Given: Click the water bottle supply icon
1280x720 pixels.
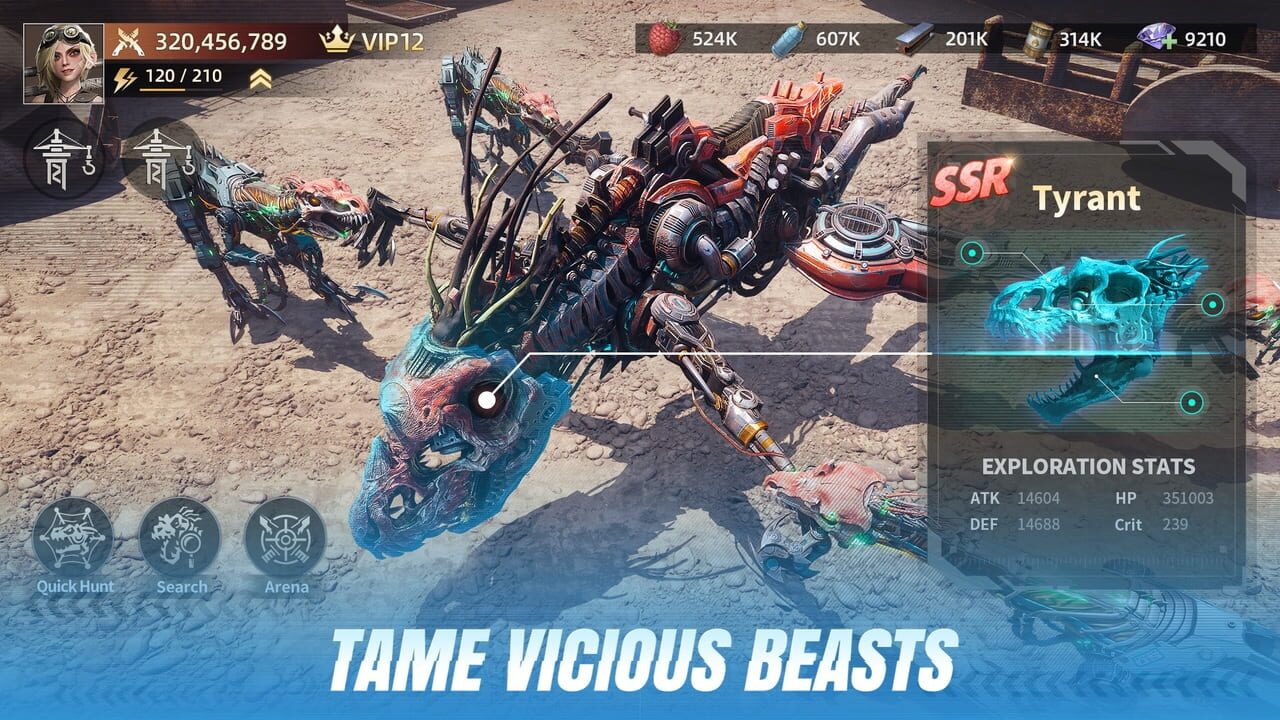Looking at the screenshot, I should [789, 38].
